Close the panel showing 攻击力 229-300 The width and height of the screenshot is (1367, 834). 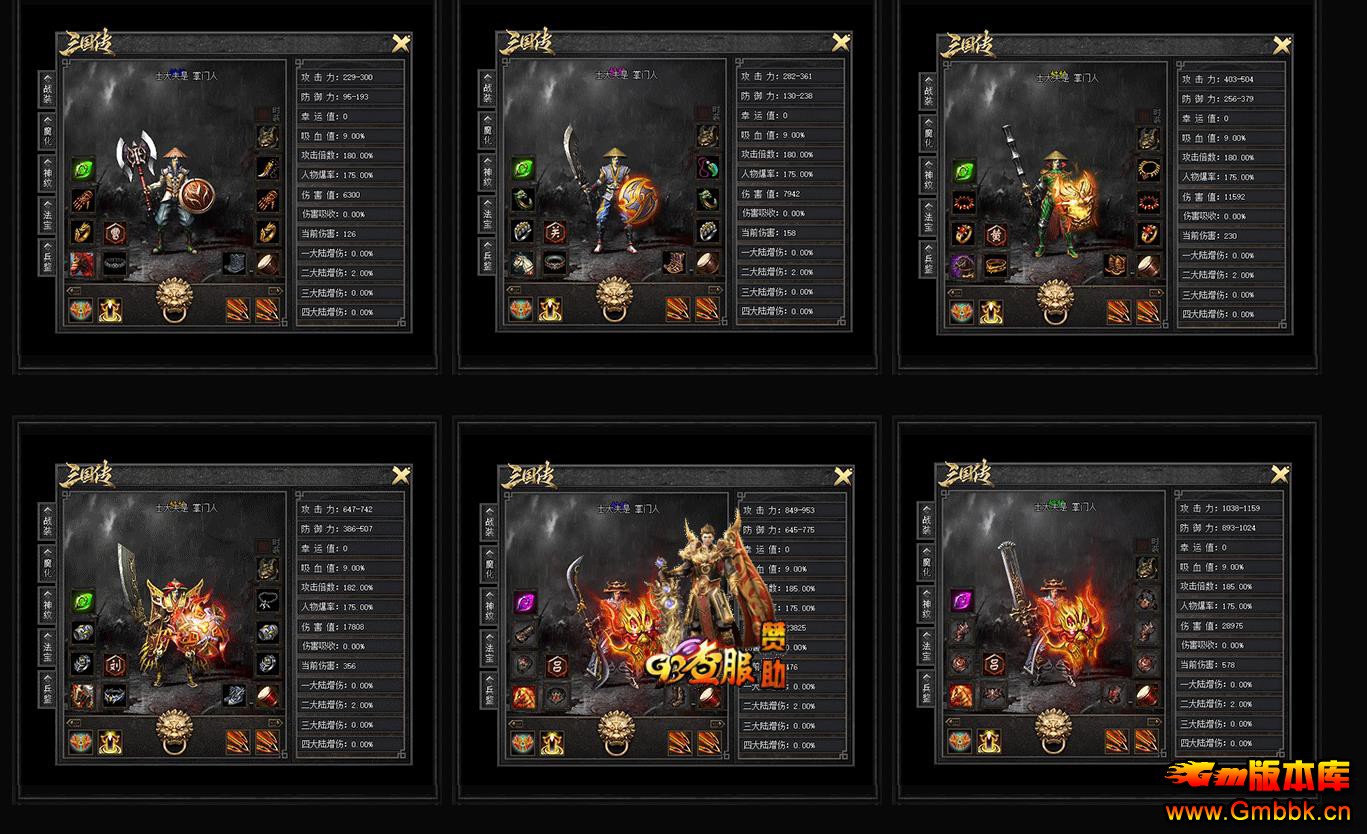[401, 43]
